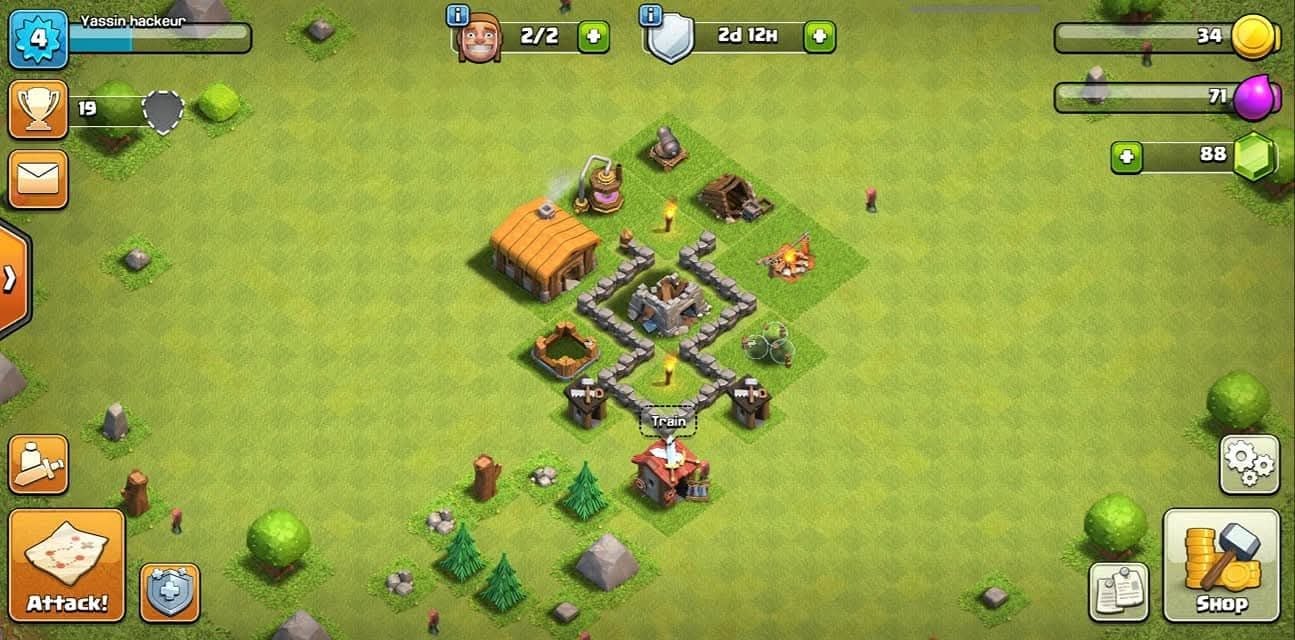Open the level 4 player profile badge
This screenshot has width=1295, height=640.
[38, 39]
